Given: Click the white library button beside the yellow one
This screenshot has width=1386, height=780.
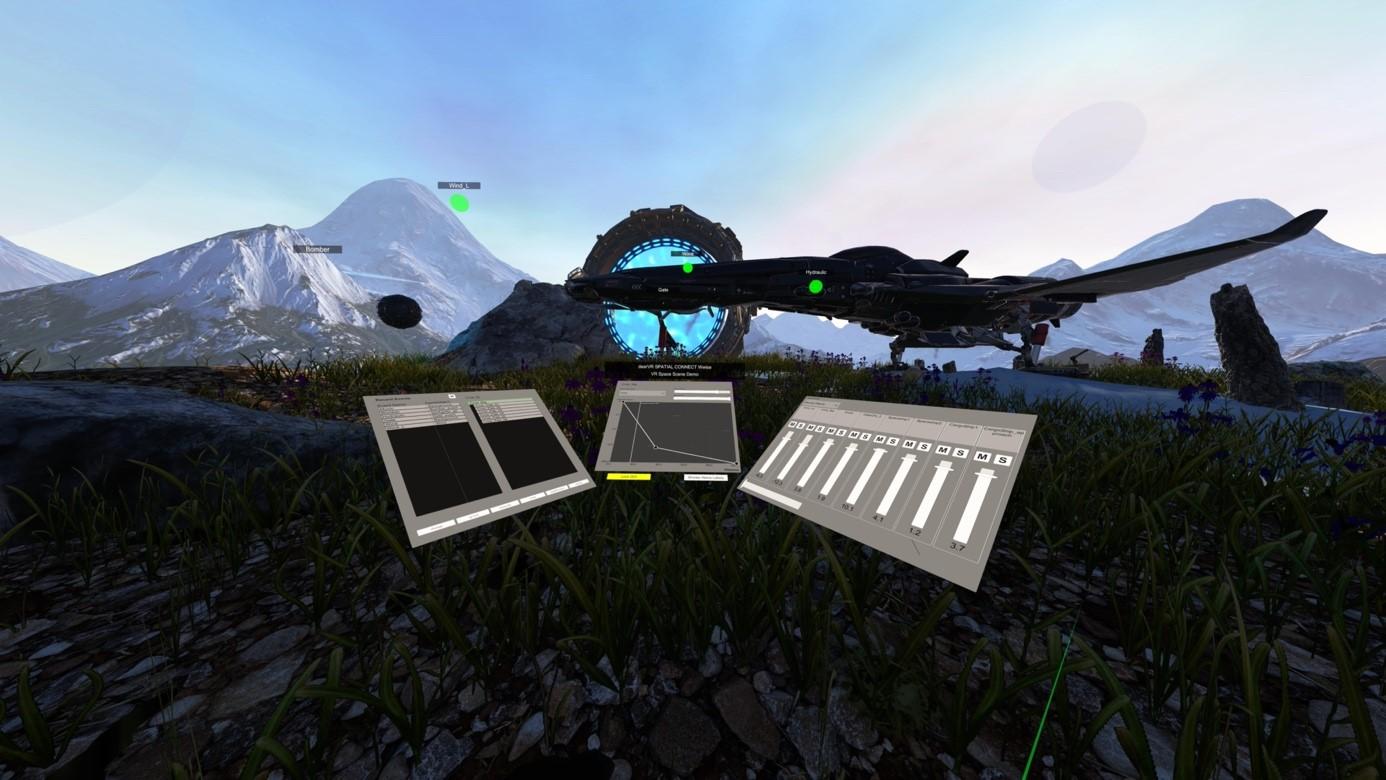Looking at the screenshot, I should [706, 477].
